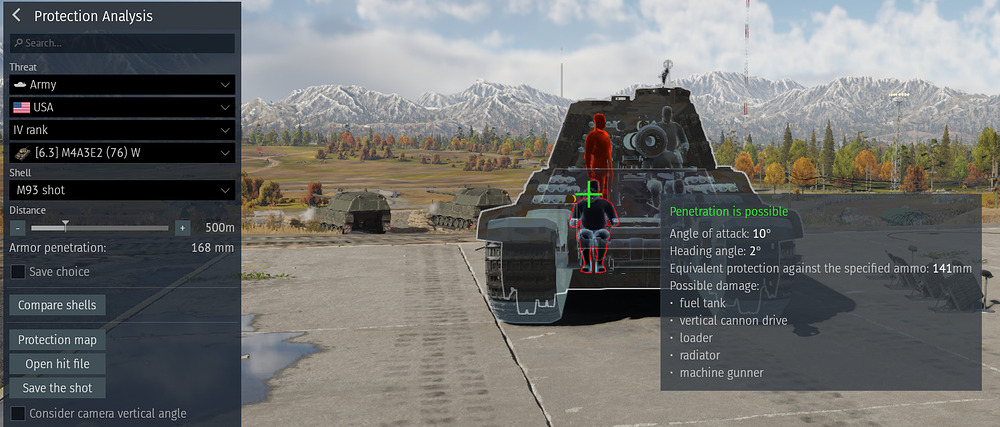Show the Protection map
The image size is (1000, 427).
pos(57,340)
